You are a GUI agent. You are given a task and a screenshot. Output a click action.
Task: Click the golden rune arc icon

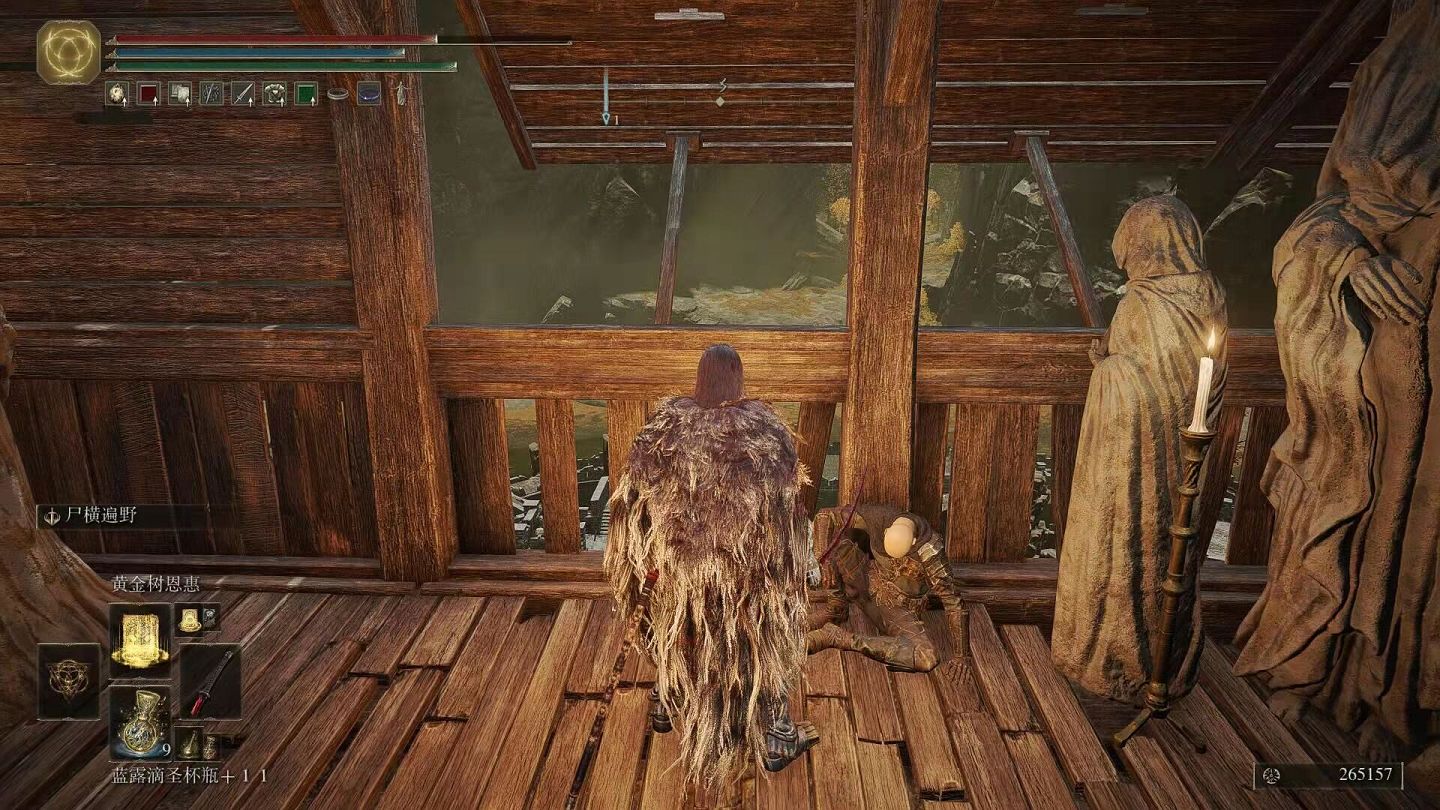pos(69,51)
